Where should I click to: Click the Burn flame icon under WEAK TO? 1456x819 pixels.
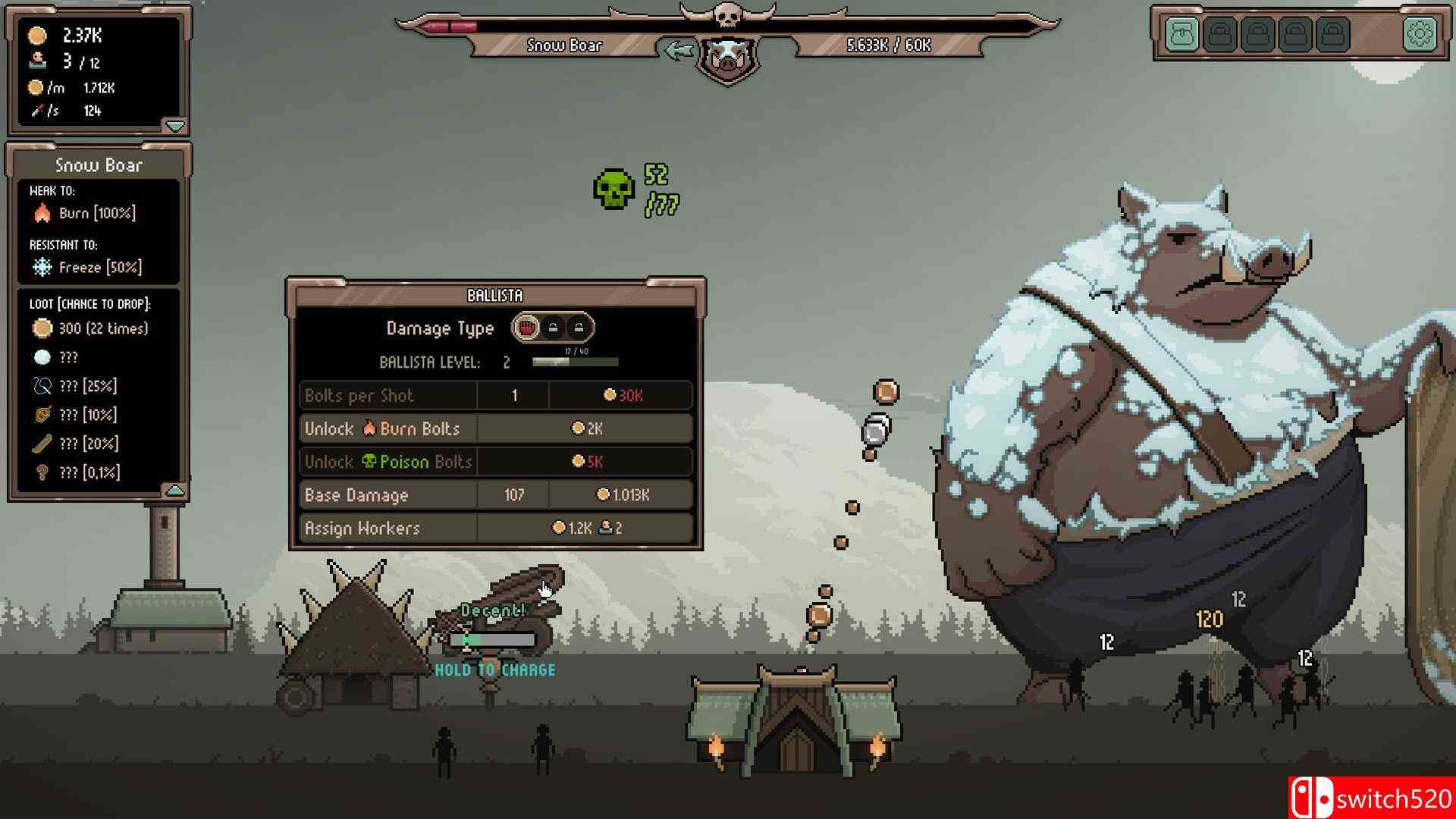tap(42, 213)
